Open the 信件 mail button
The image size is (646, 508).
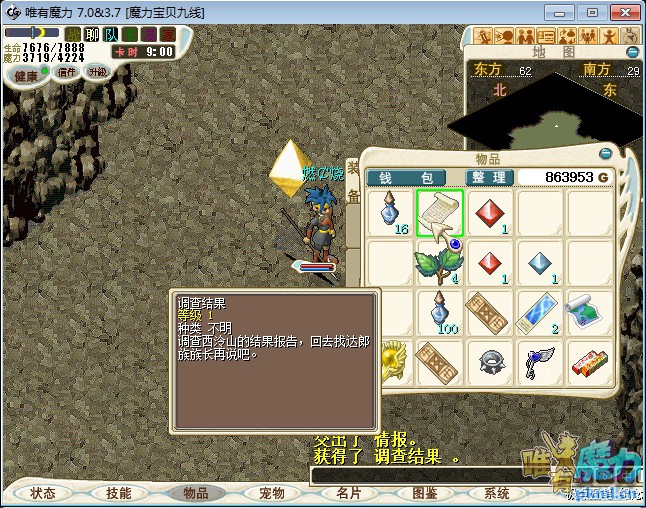click(x=67, y=72)
